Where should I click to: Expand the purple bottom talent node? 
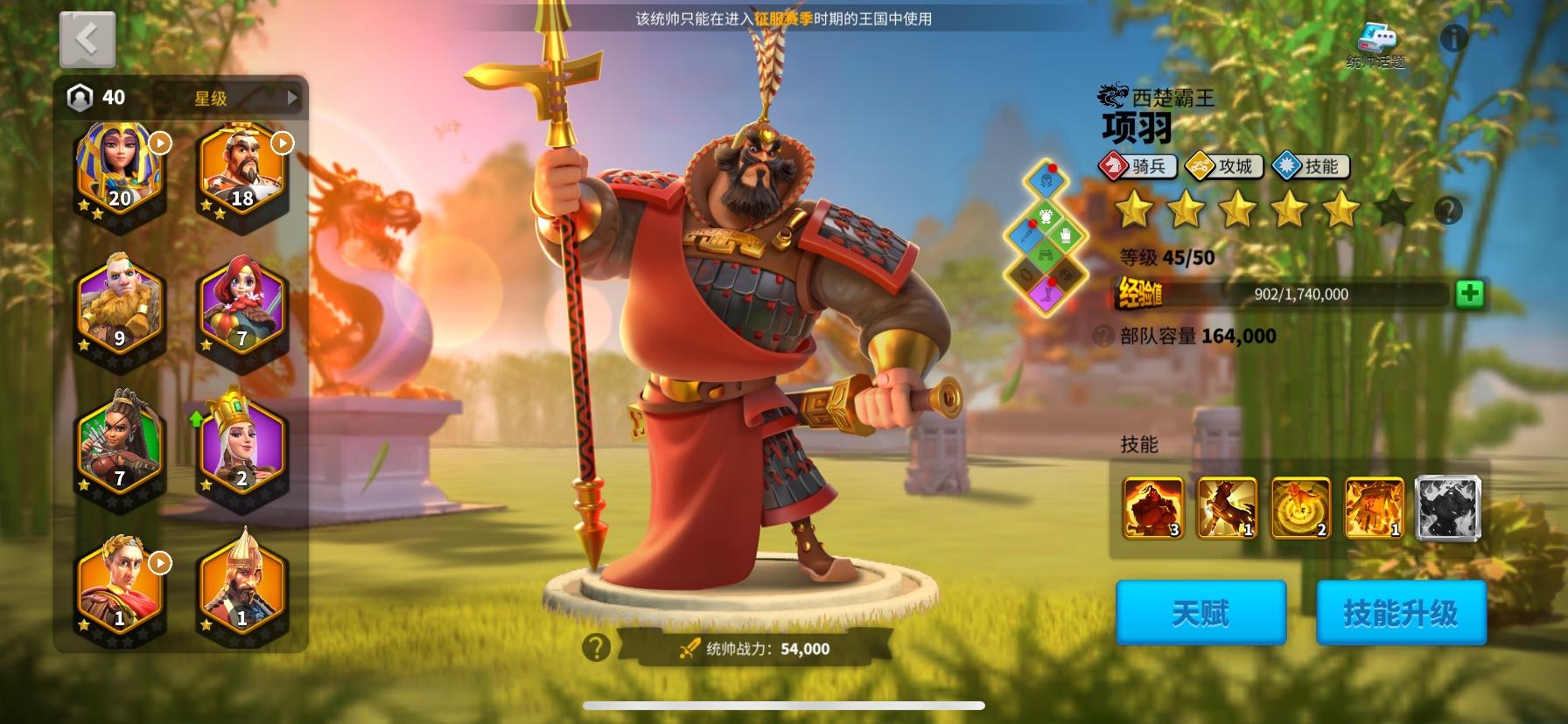[1046, 293]
